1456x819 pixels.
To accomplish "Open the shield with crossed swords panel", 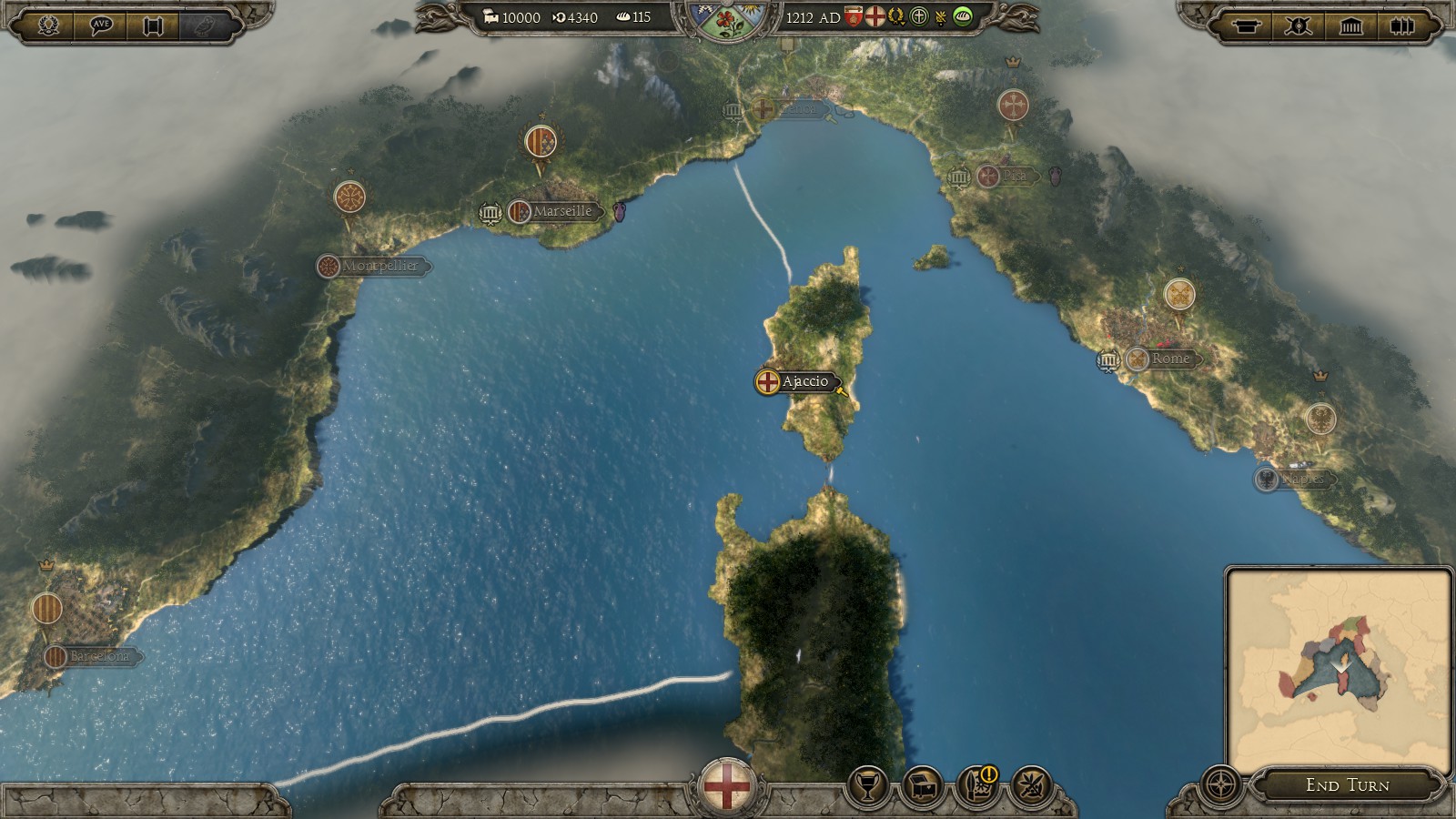I will pos(1298,25).
